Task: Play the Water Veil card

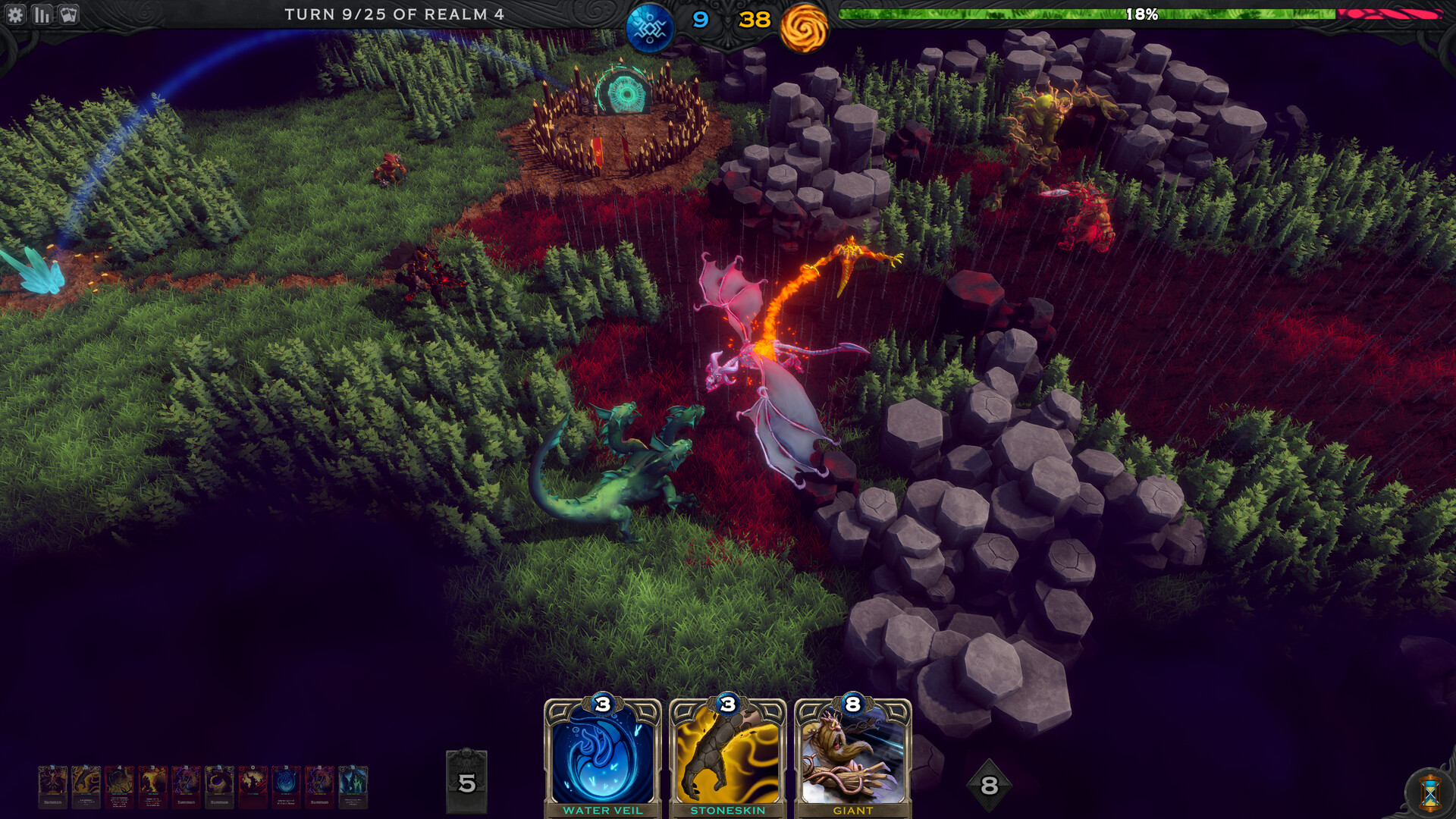Action: click(x=601, y=758)
